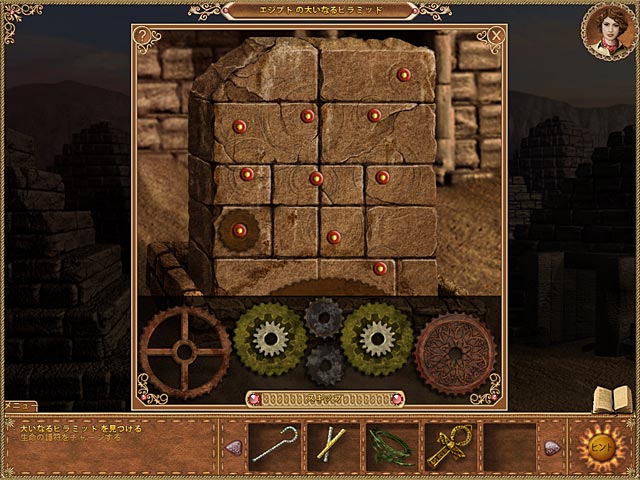Select the metal hook in inventory
Screen dimensions: 640x480
click(x=274, y=446)
